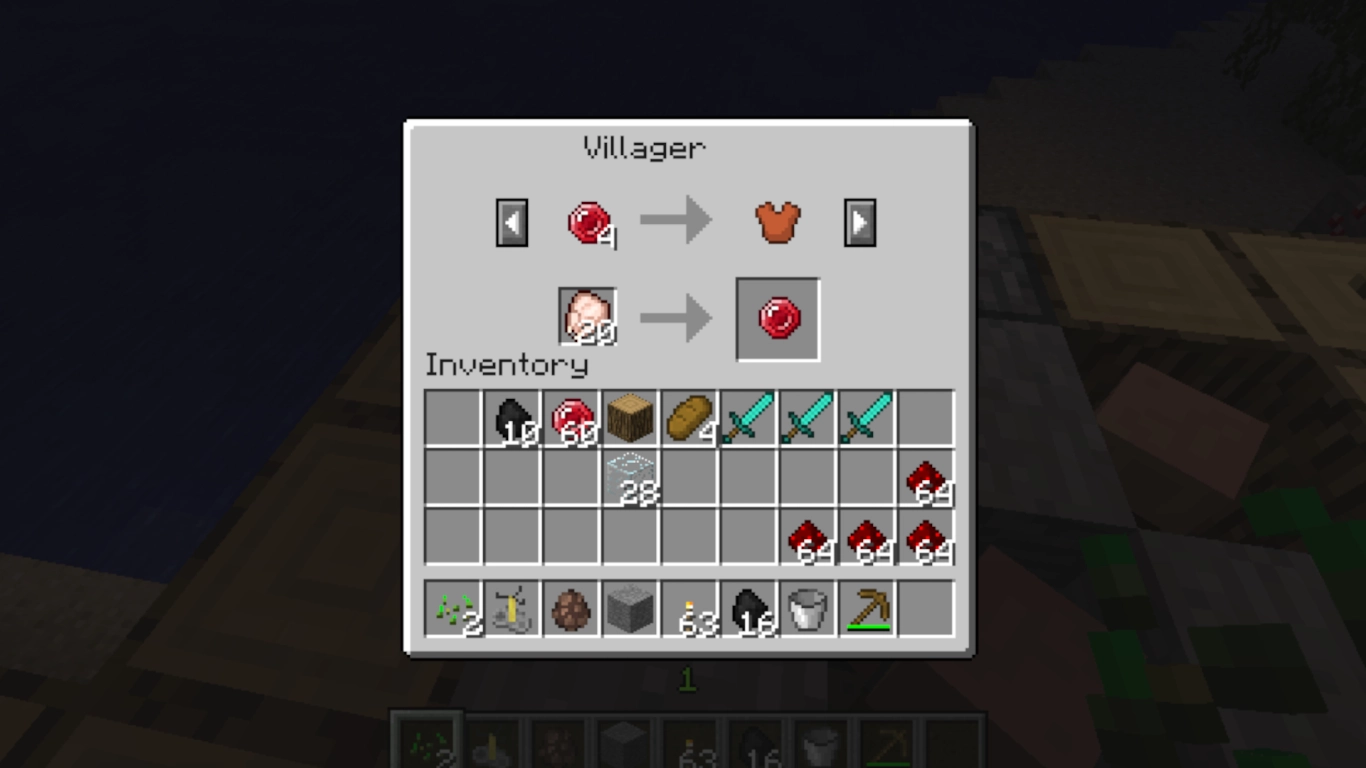Show the previous villager trade
This screenshot has width=1366, height=768.
tap(511, 221)
